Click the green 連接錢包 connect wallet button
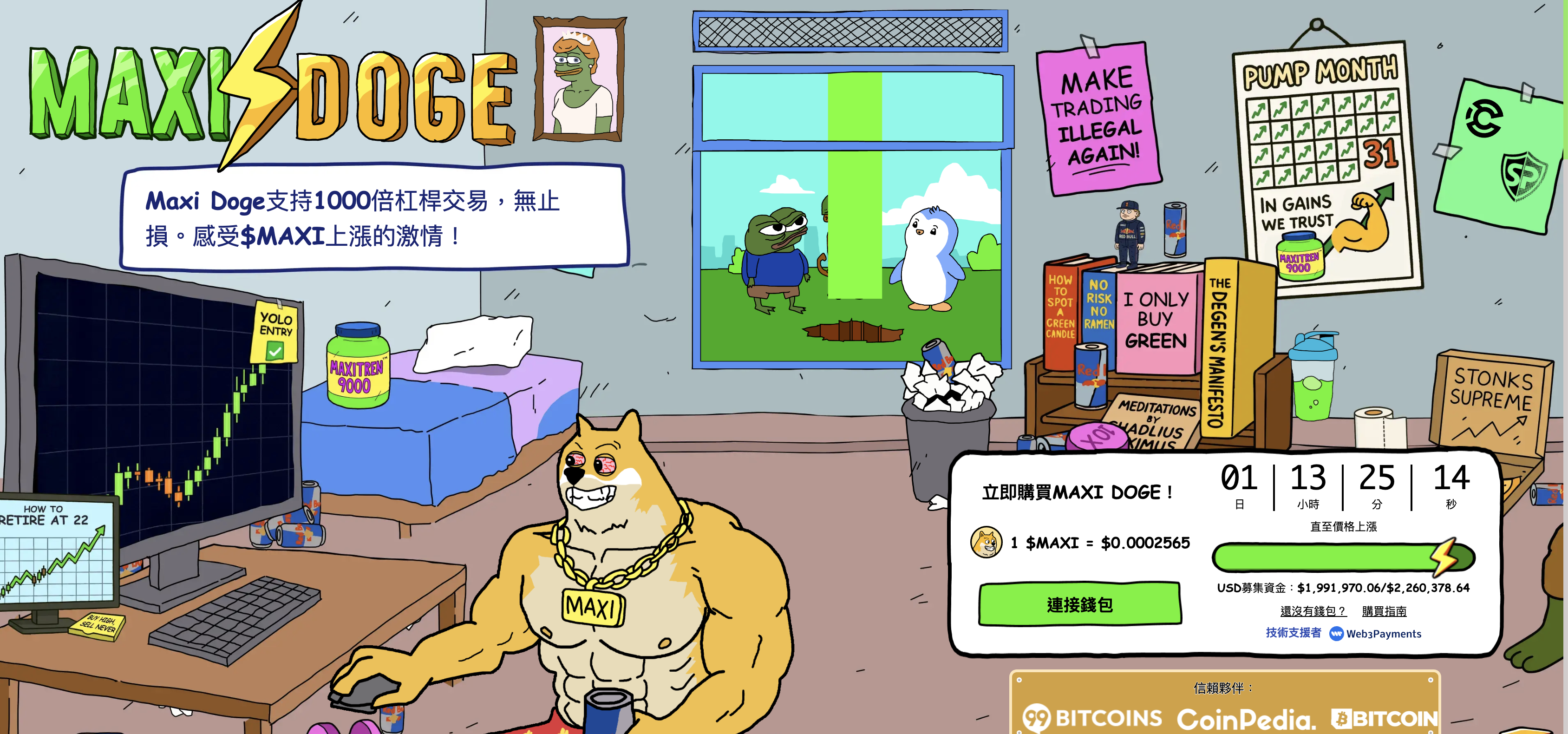The width and height of the screenshot is (1568, 734). [x=1079, y=604]
